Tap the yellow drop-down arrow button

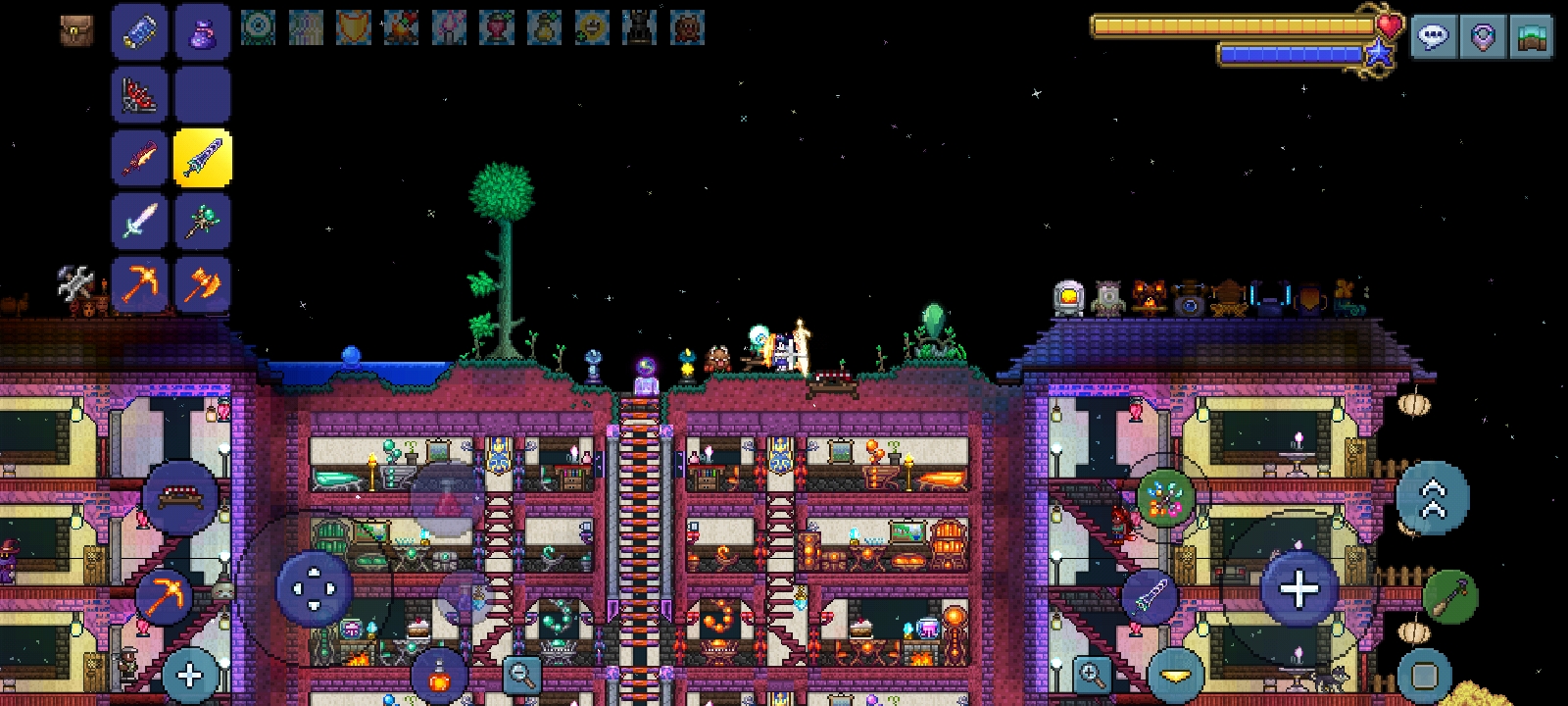coord(1175,676)
